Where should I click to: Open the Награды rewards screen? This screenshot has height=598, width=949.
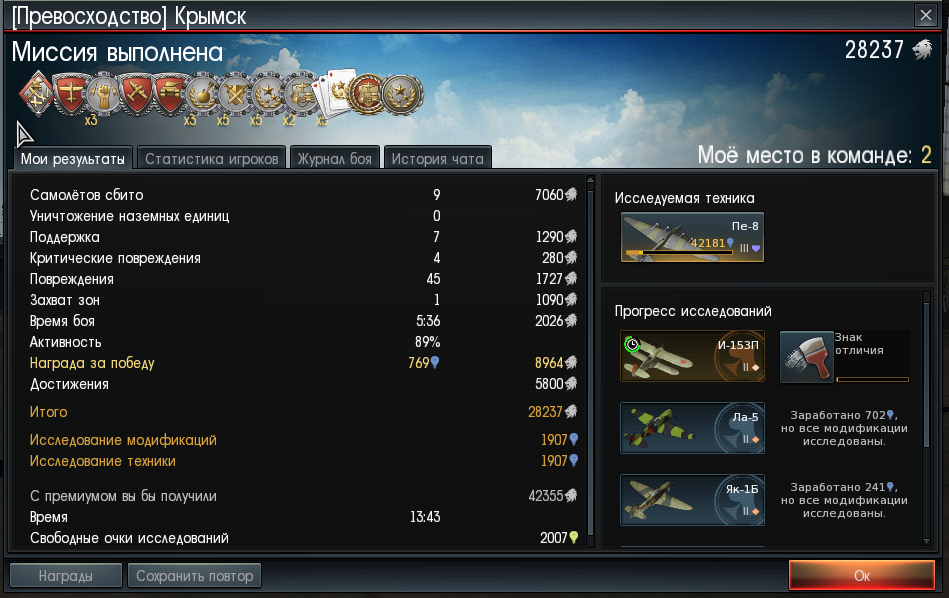click(x=66, y=575)
